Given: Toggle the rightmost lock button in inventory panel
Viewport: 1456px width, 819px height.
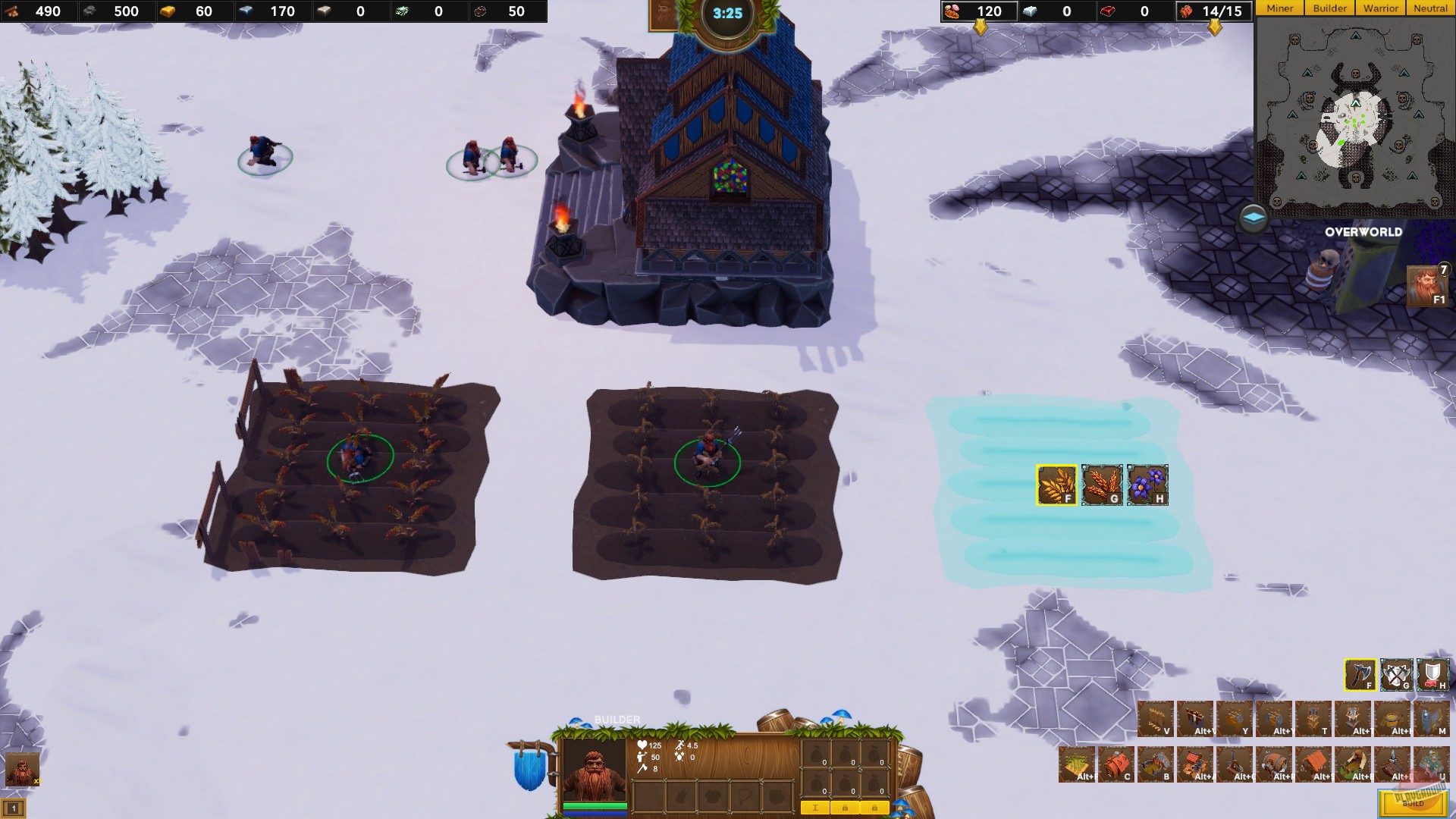Looking at the screenshot, I should coord(875,808).
